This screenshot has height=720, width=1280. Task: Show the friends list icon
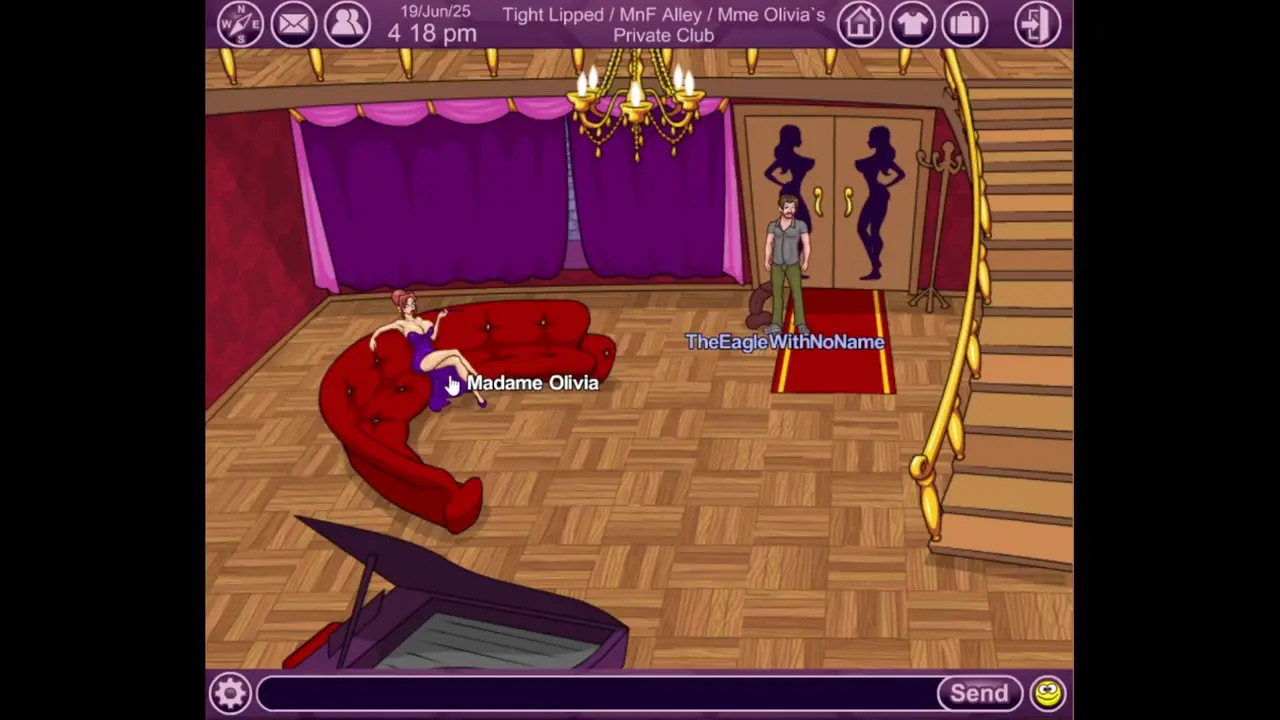click(347, 24)
